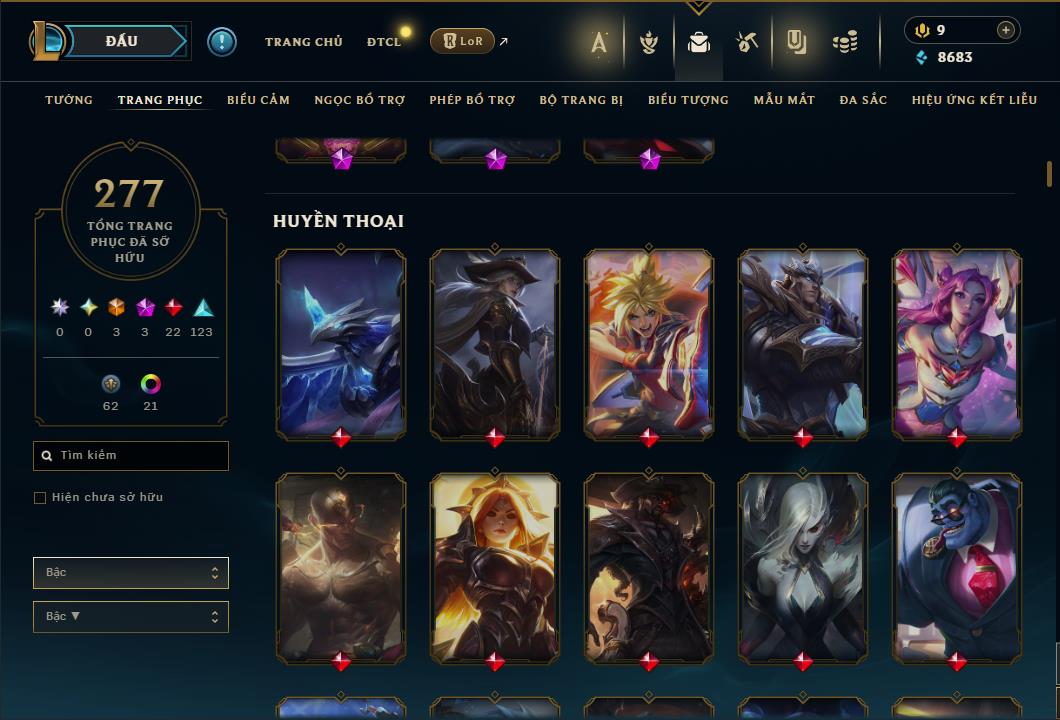Launch the LoR link button
1060x720 pixels.
pos(462,42)
